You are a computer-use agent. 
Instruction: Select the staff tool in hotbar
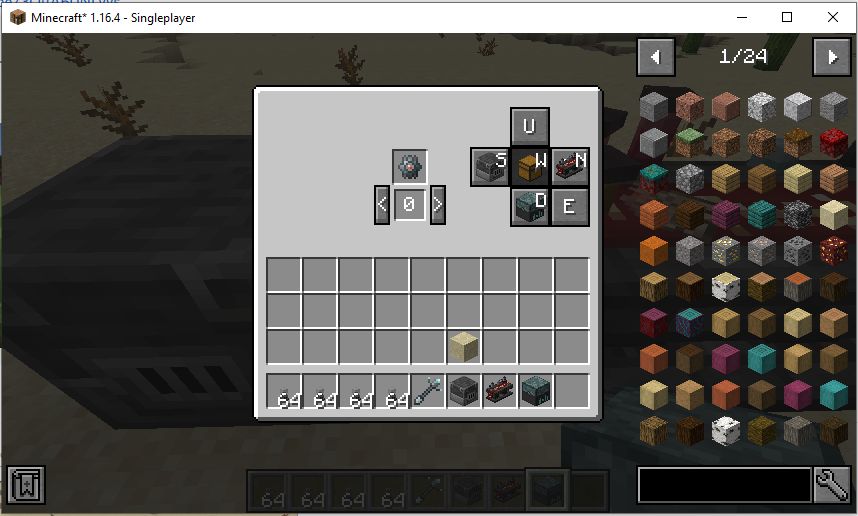coord(428,391)
